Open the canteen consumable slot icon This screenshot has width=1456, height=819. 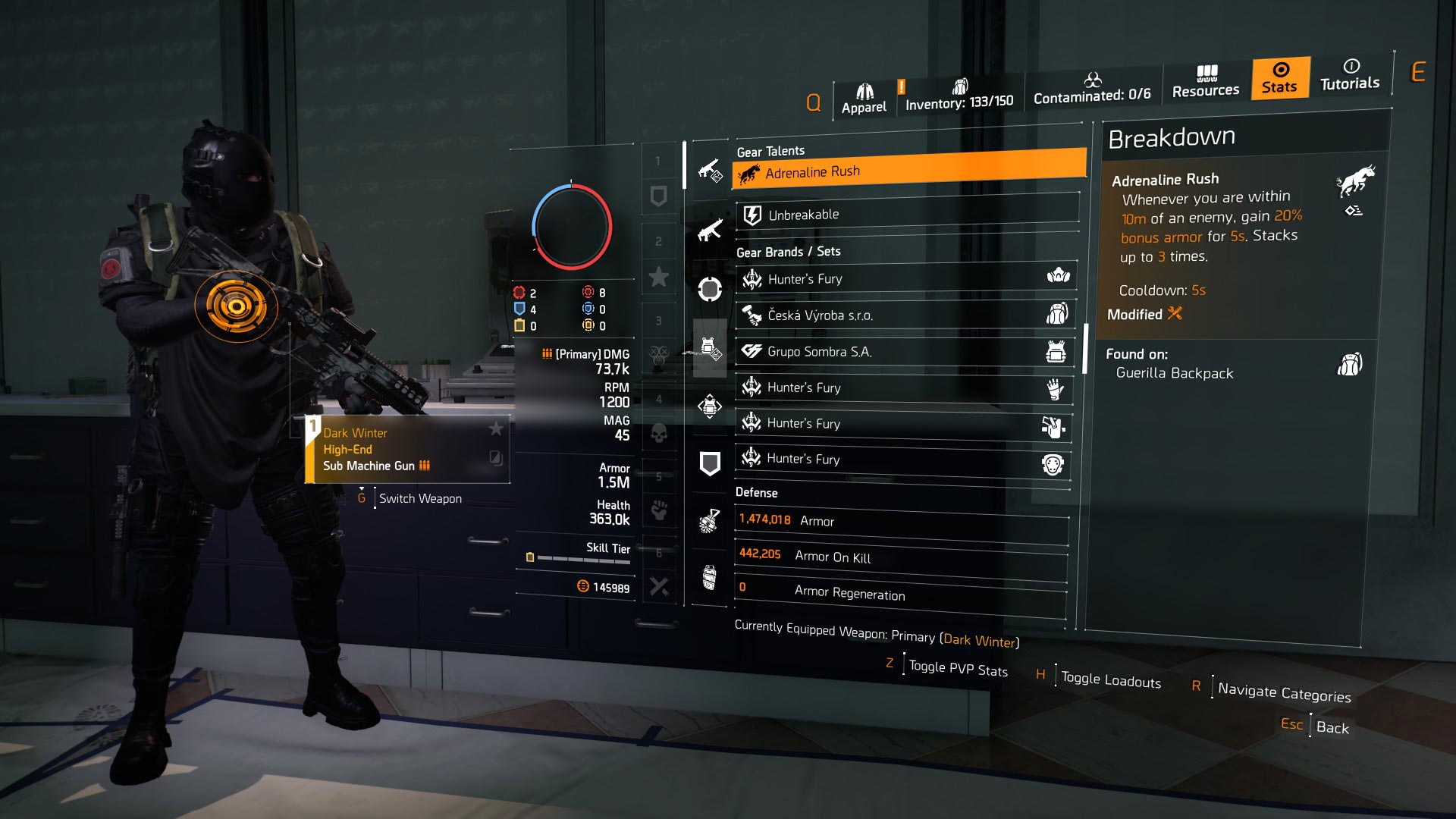709,573
